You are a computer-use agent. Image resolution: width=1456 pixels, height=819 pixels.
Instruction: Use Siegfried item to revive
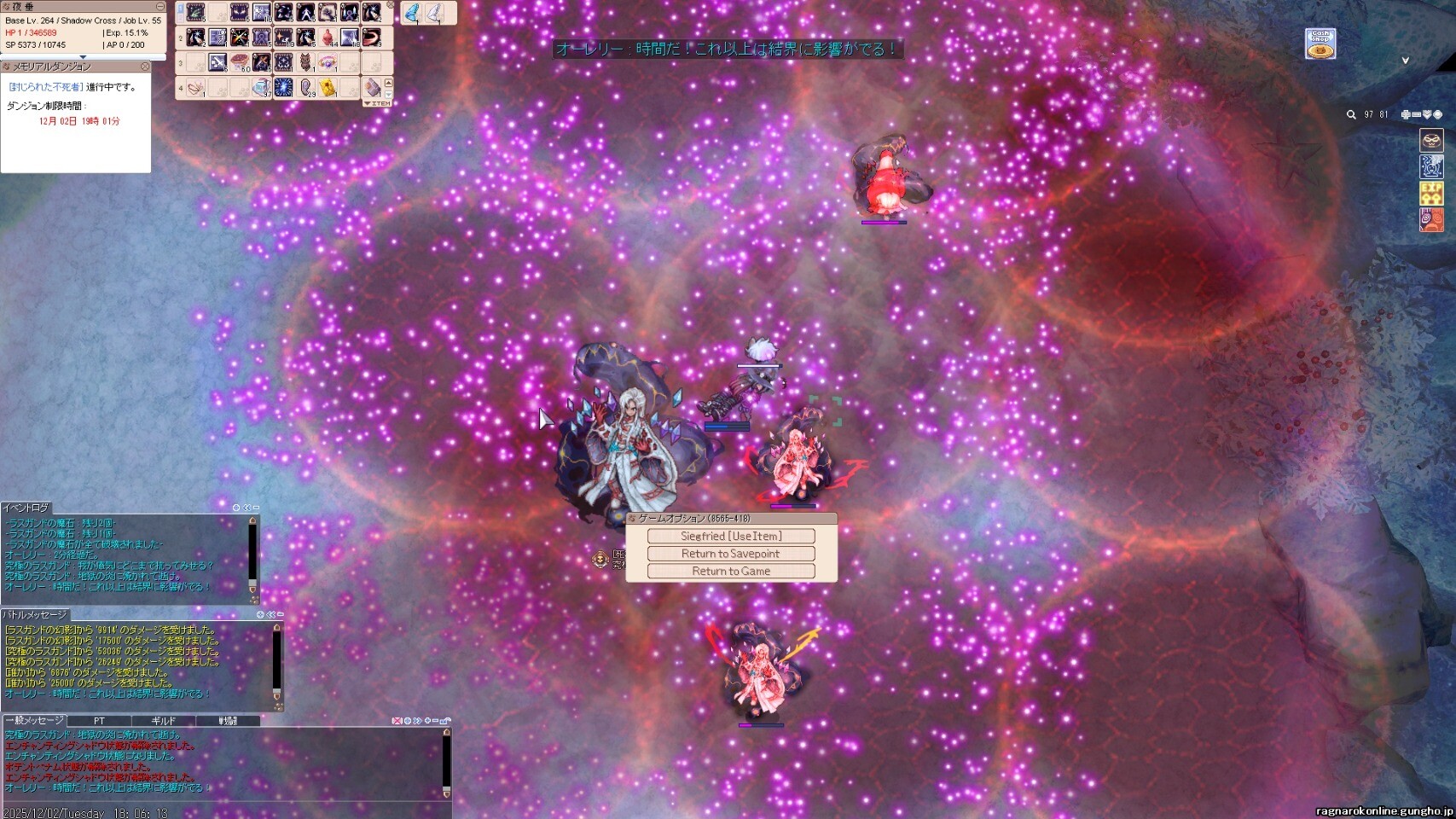[x=731, y=536]
